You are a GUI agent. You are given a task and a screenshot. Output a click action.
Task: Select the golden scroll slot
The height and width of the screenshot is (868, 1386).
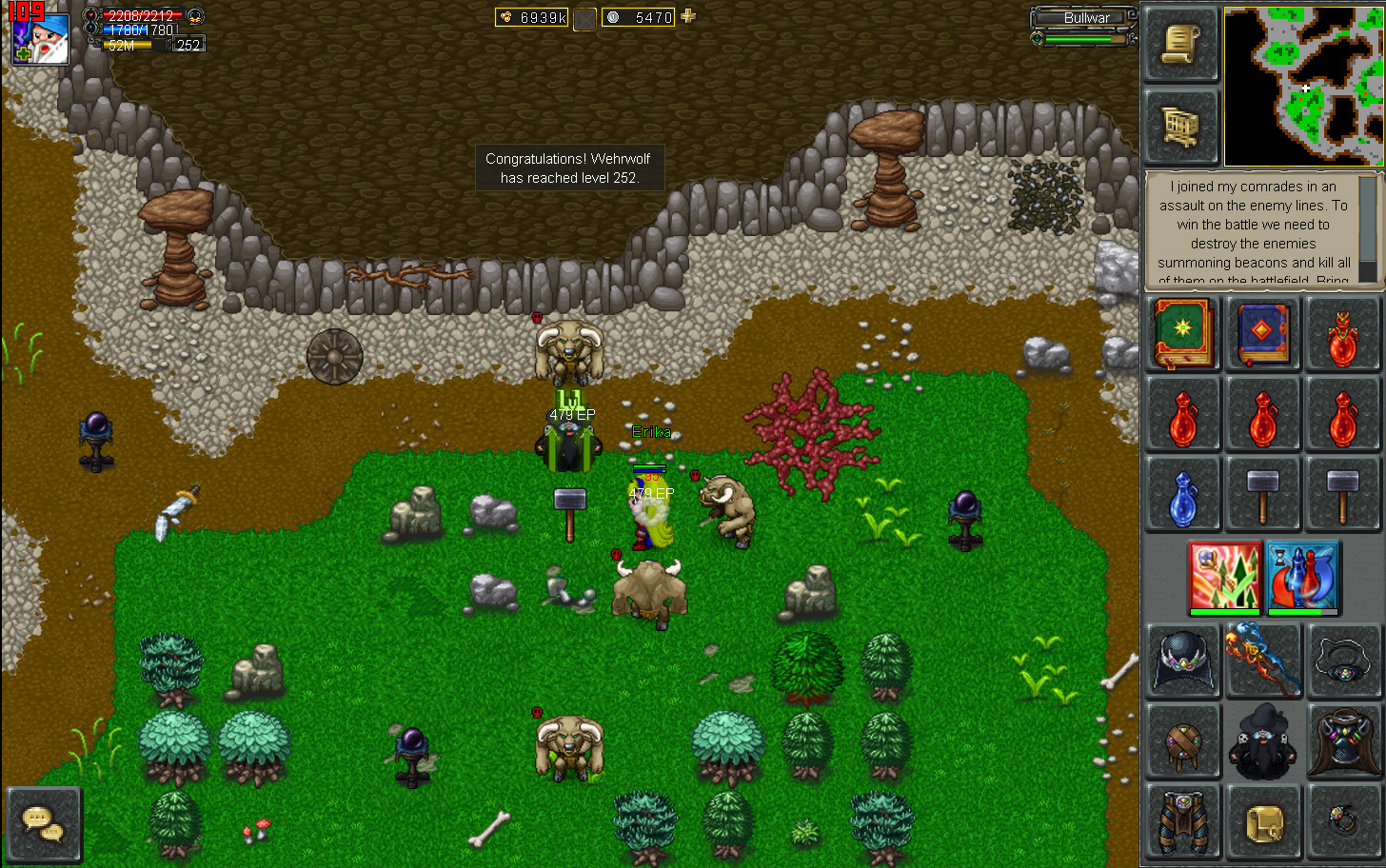tap(1262, 820)
